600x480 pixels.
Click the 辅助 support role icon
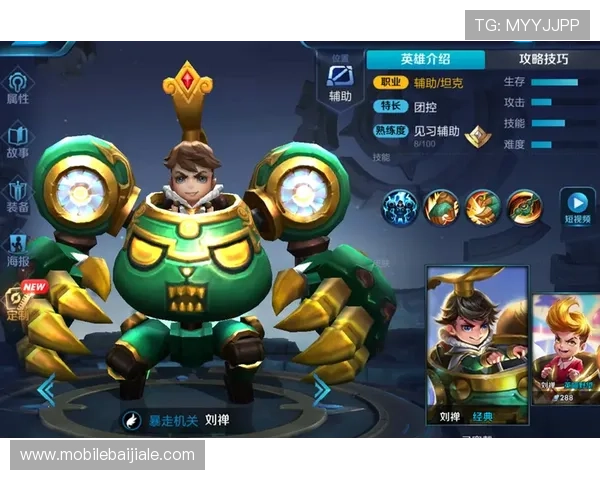tap(340, 82)
